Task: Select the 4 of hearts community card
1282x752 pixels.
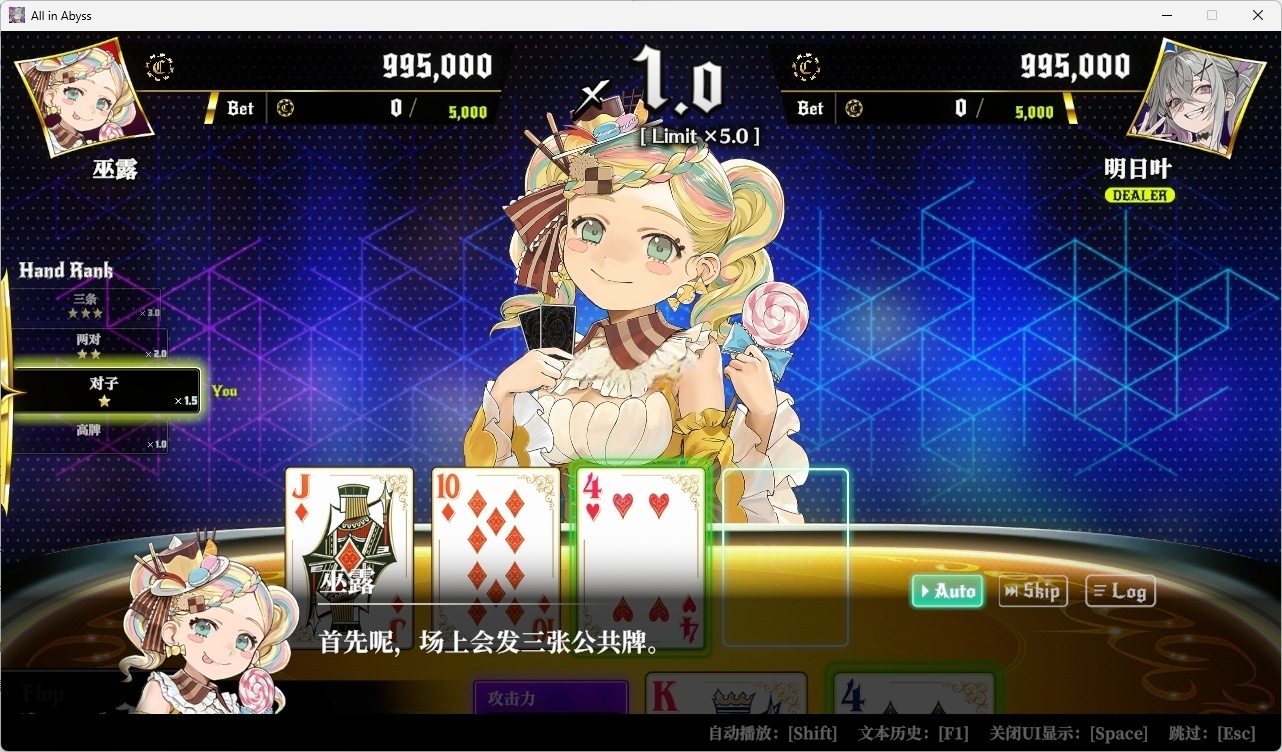Action: (x=640, y=560)
